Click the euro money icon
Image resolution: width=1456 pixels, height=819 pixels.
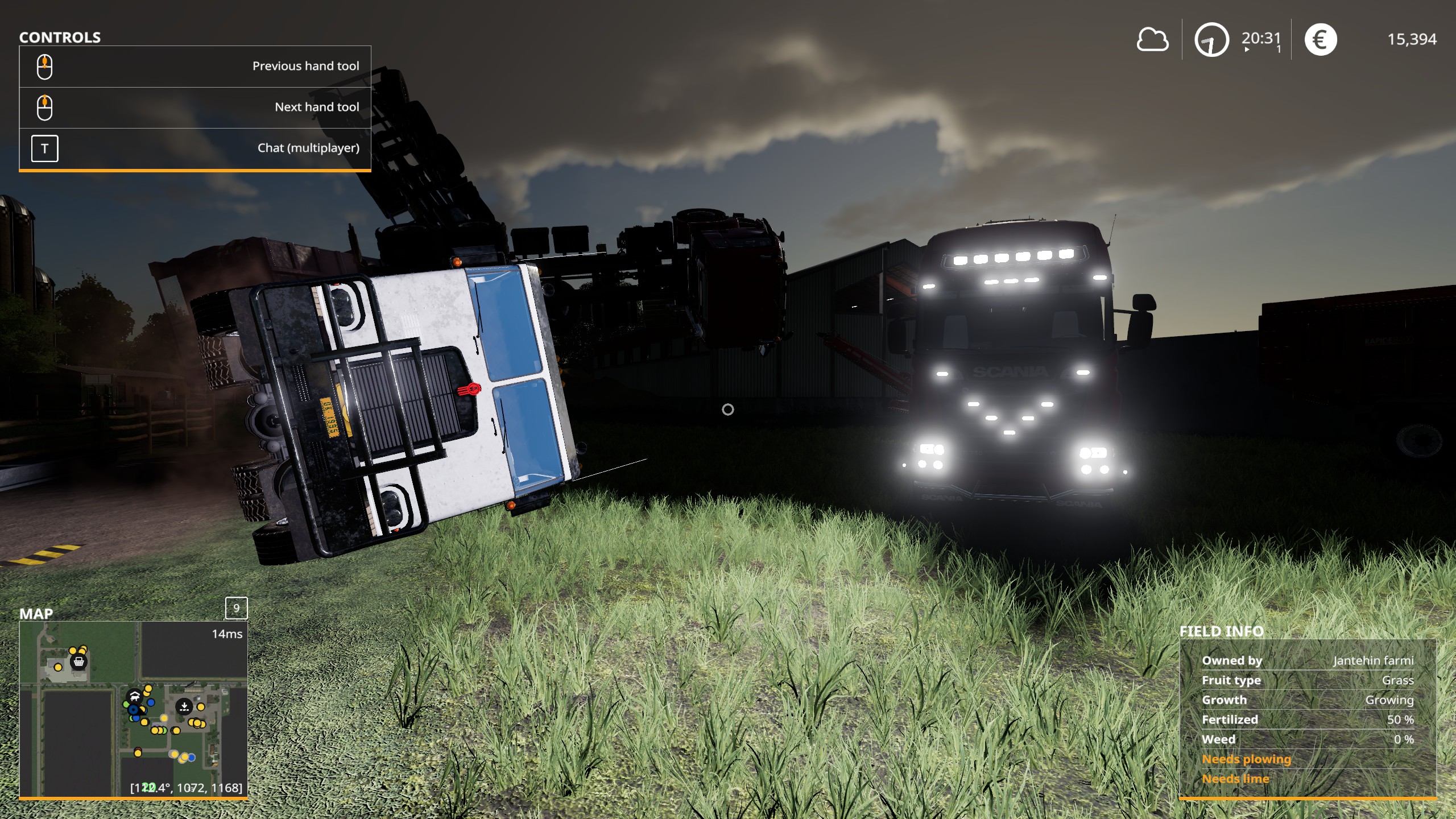click(x=1320, y=40)
